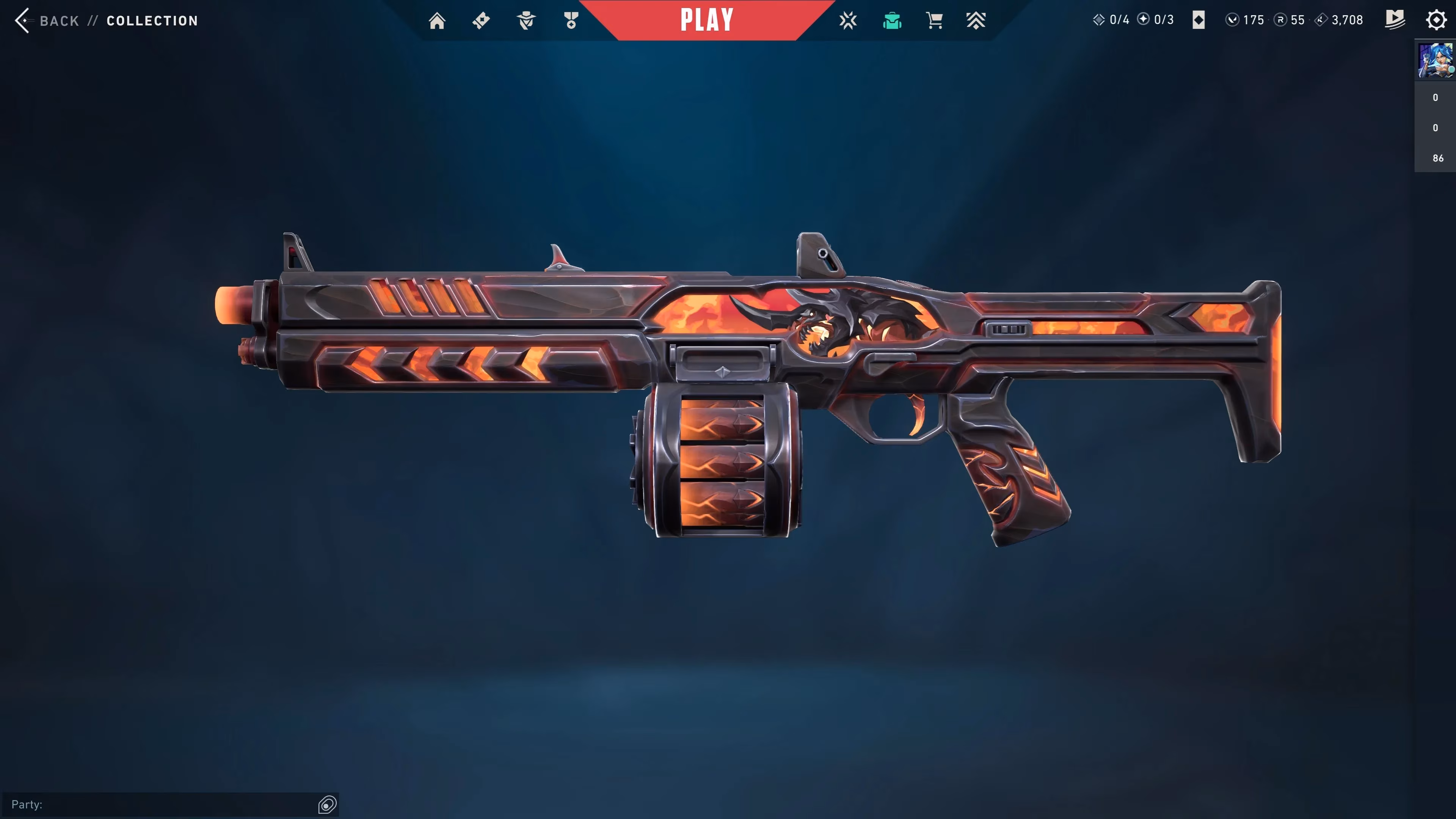1456x819 pixels.
Task: Hit the red PLAY button
Action: pos(706,20)
